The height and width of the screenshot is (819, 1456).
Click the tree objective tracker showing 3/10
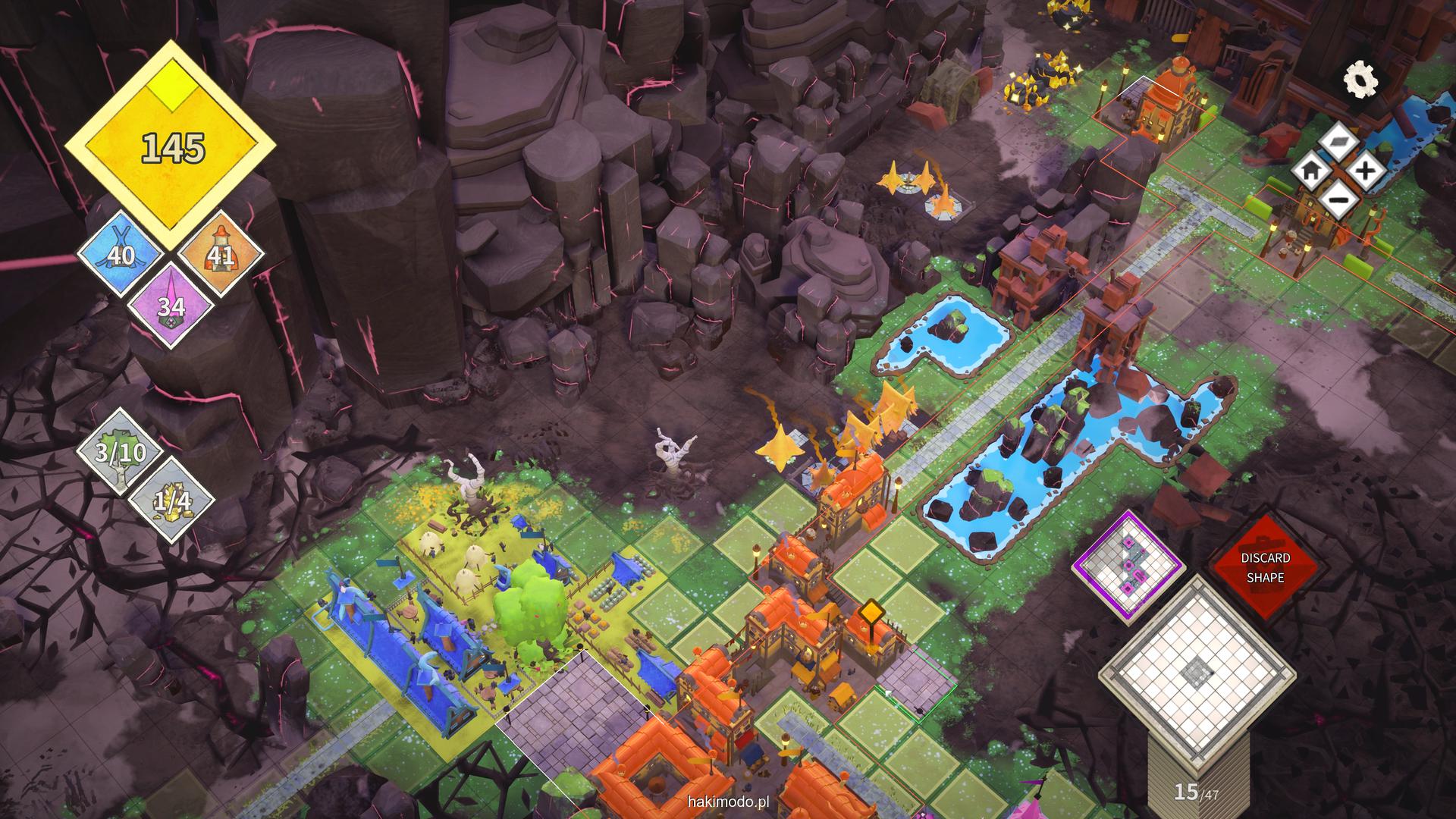(120, 453)
